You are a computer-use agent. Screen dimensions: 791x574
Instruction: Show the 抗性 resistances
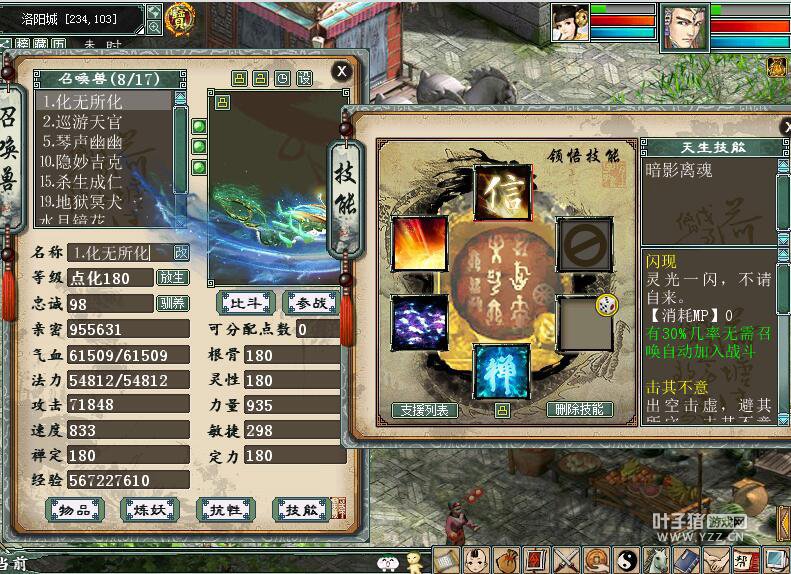(225, 509)
